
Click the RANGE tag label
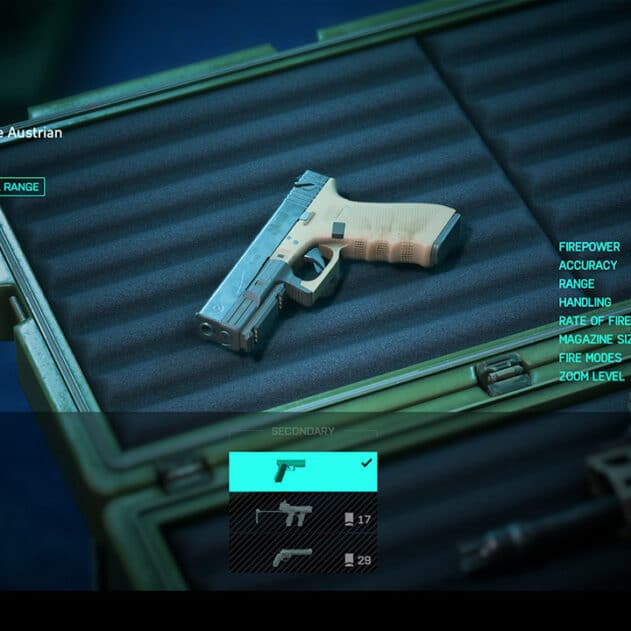click(x=21, y=187)
